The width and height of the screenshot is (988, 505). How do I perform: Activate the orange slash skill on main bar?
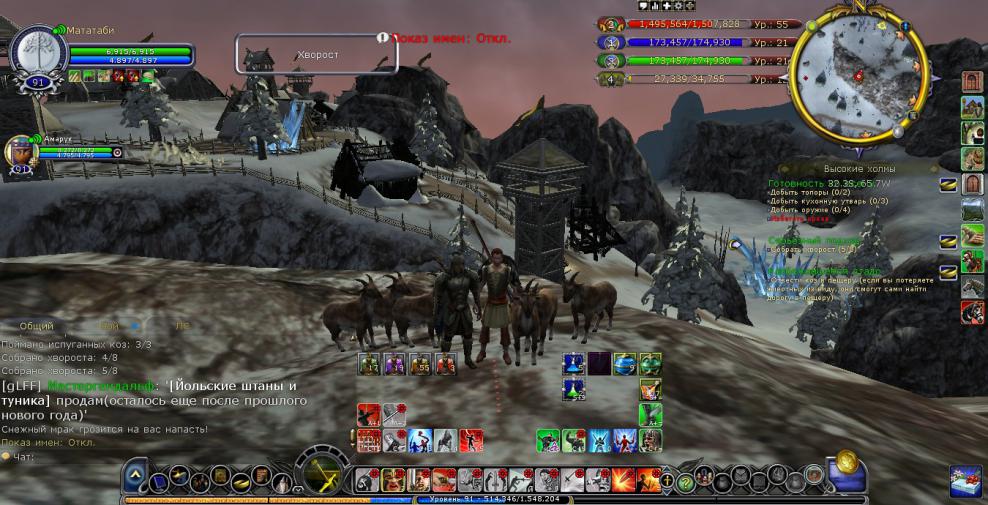pos(621,480)
